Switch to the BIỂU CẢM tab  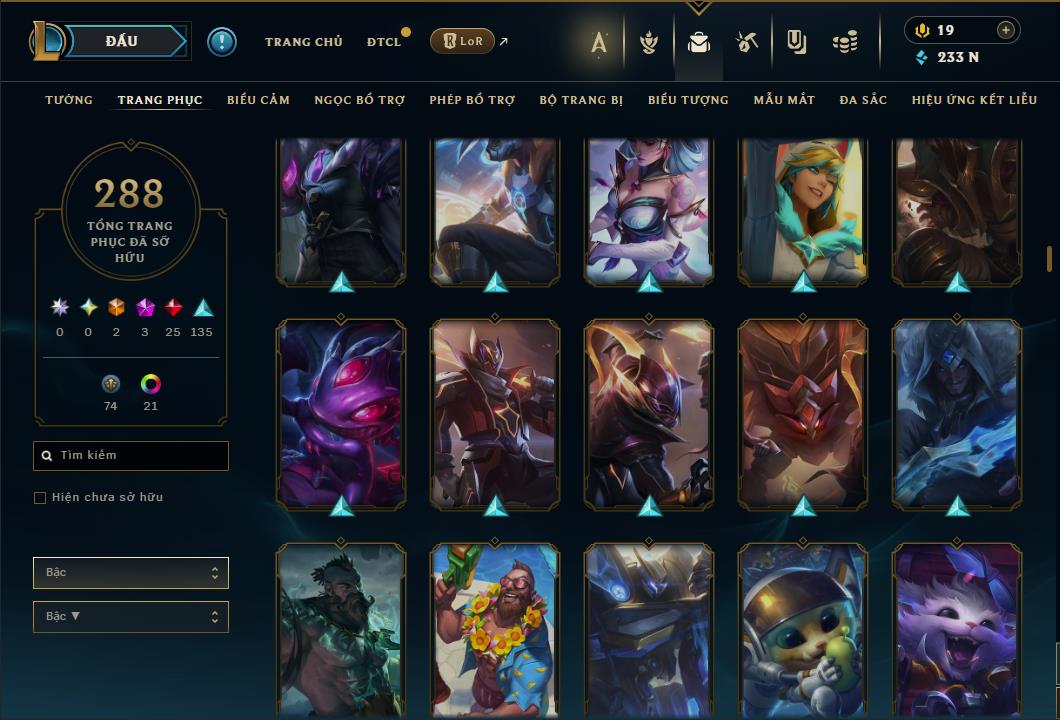[x=258, y=100]
